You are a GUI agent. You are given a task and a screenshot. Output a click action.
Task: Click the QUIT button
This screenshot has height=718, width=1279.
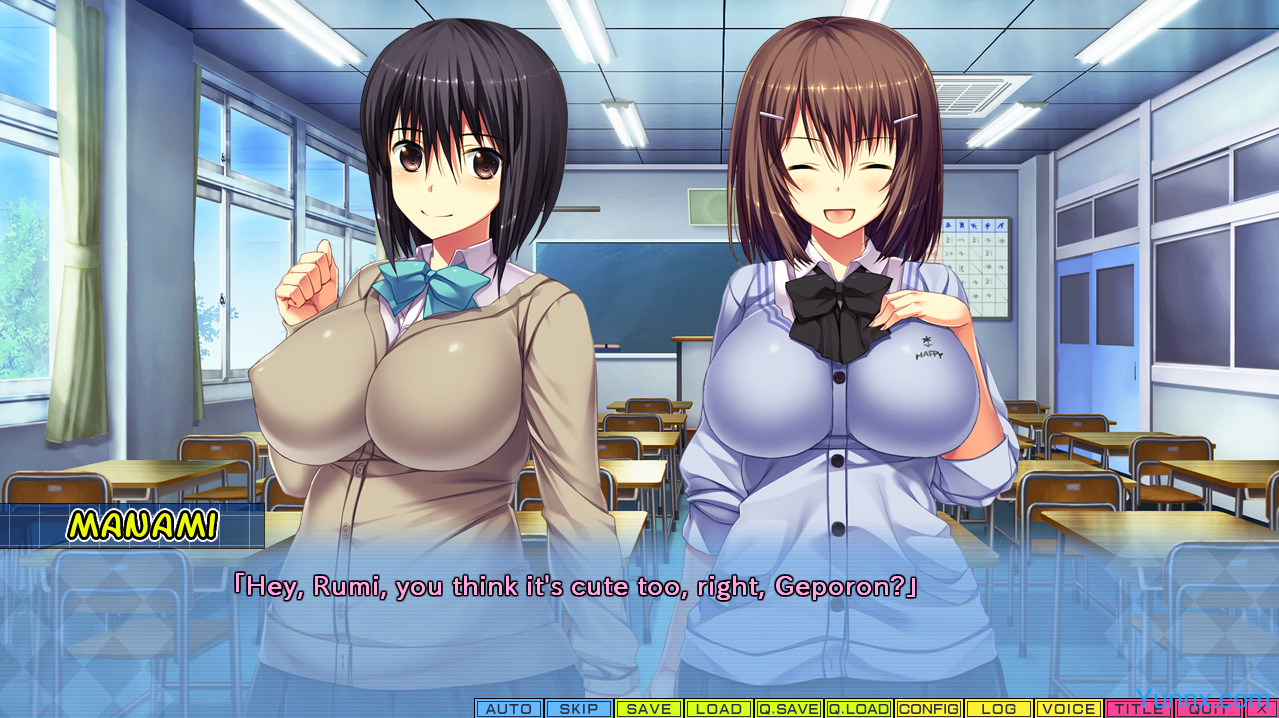pos(1208,709)
